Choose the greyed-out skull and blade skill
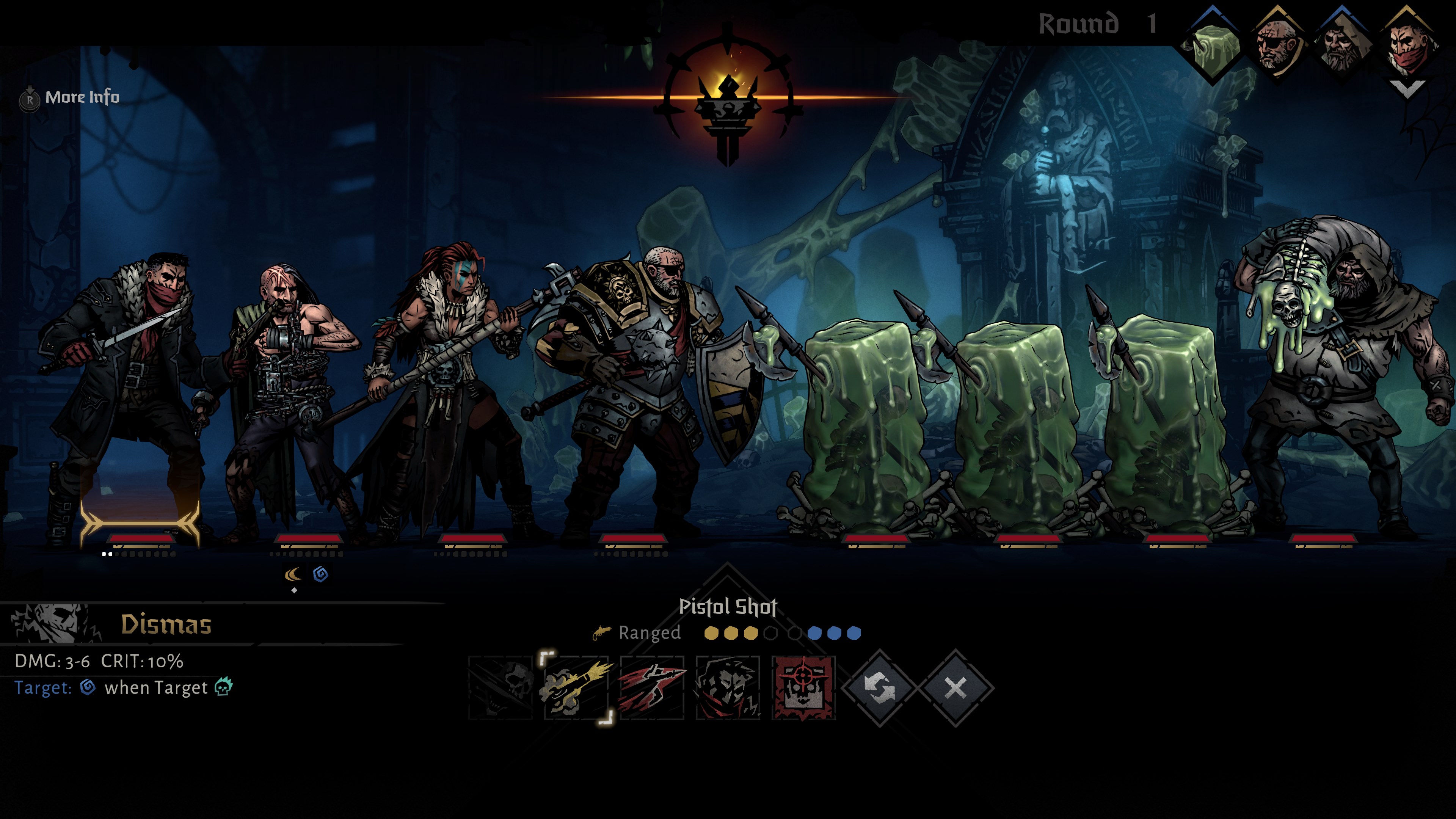The width and height of the screenshot is (1456, 819). click(x=501, y=687)
